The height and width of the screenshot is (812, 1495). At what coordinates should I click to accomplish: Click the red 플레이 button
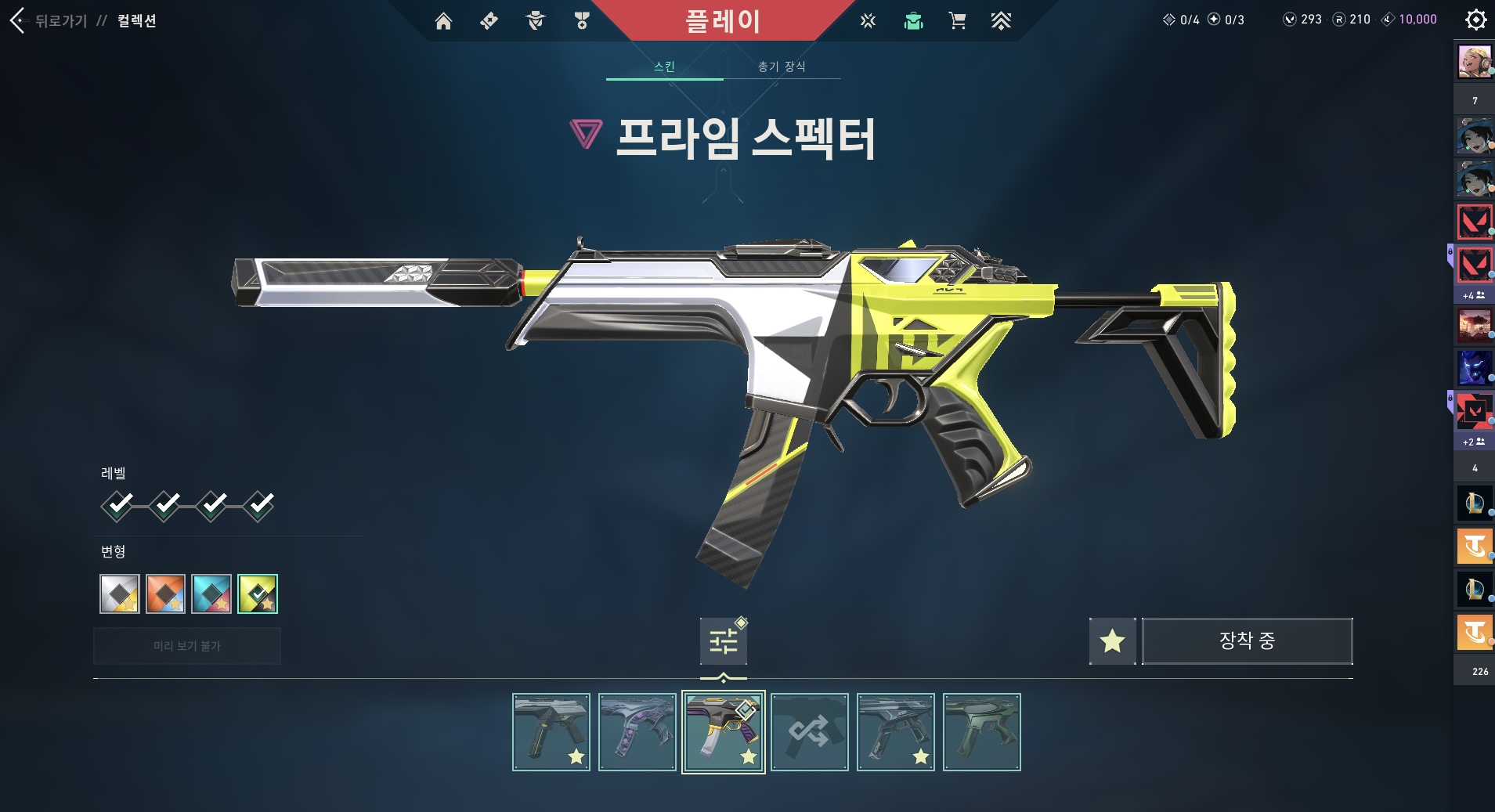click(x=722, y=20)
